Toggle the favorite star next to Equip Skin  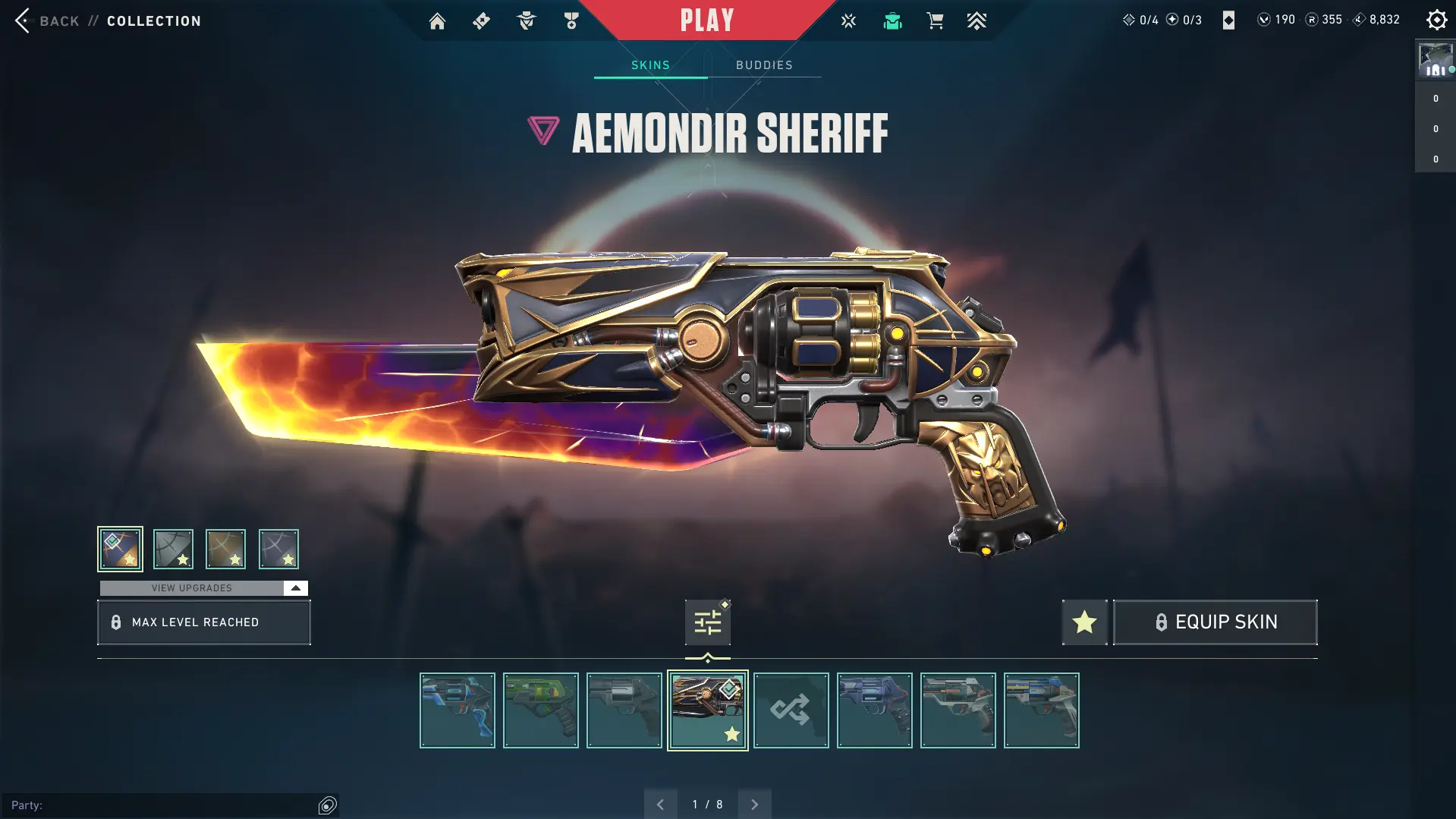(1083, 622)
